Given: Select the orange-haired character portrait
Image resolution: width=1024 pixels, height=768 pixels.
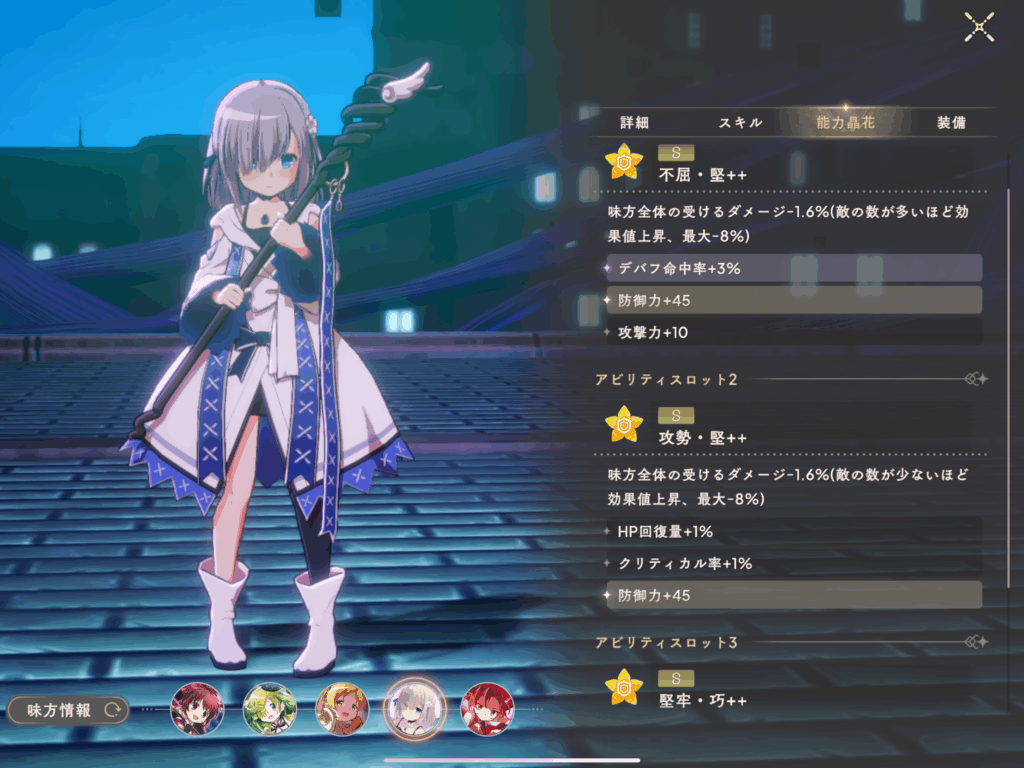Looking at the screenshot, I should tap(342, 709).
